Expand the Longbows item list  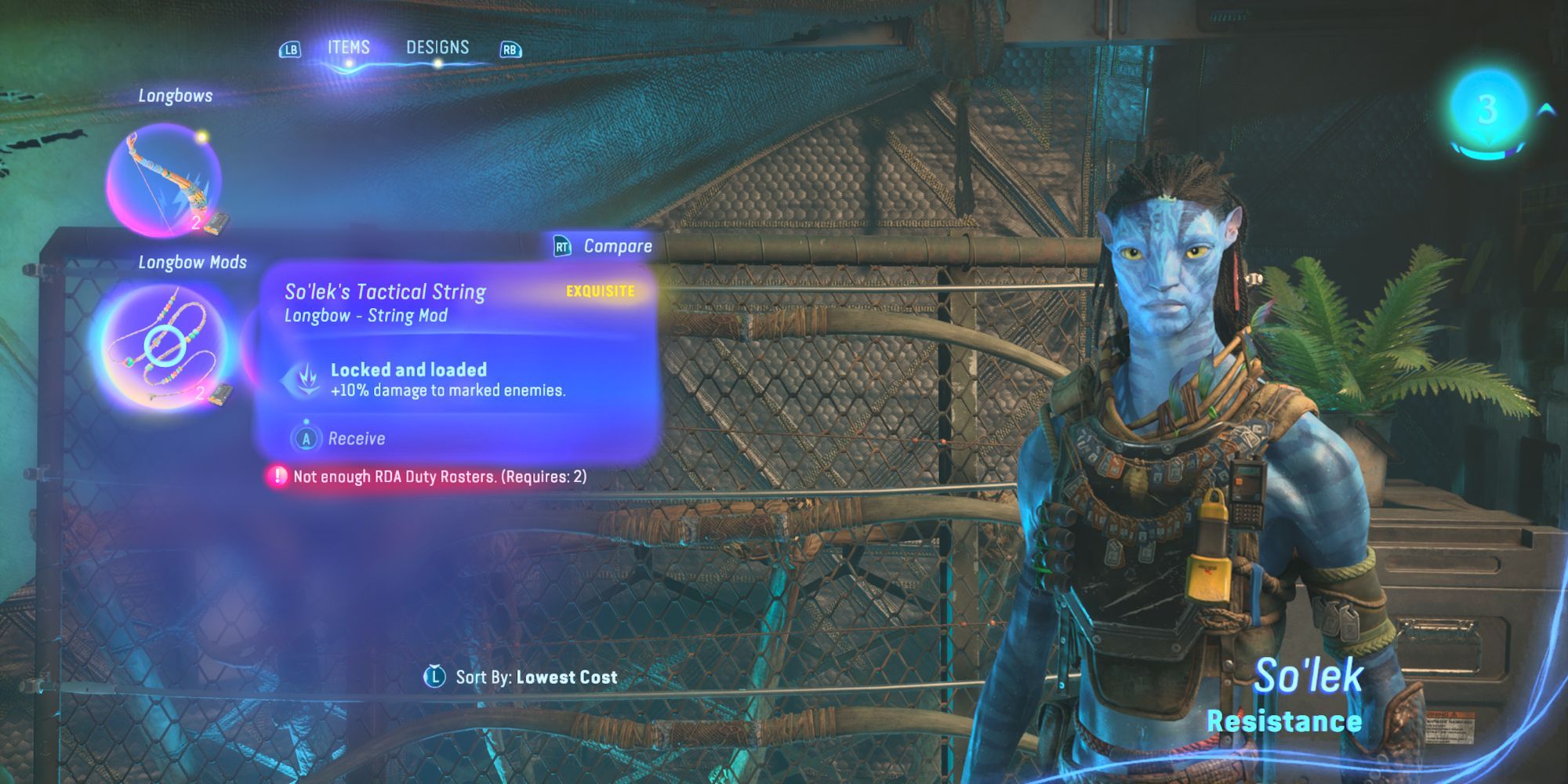[175, 96]
